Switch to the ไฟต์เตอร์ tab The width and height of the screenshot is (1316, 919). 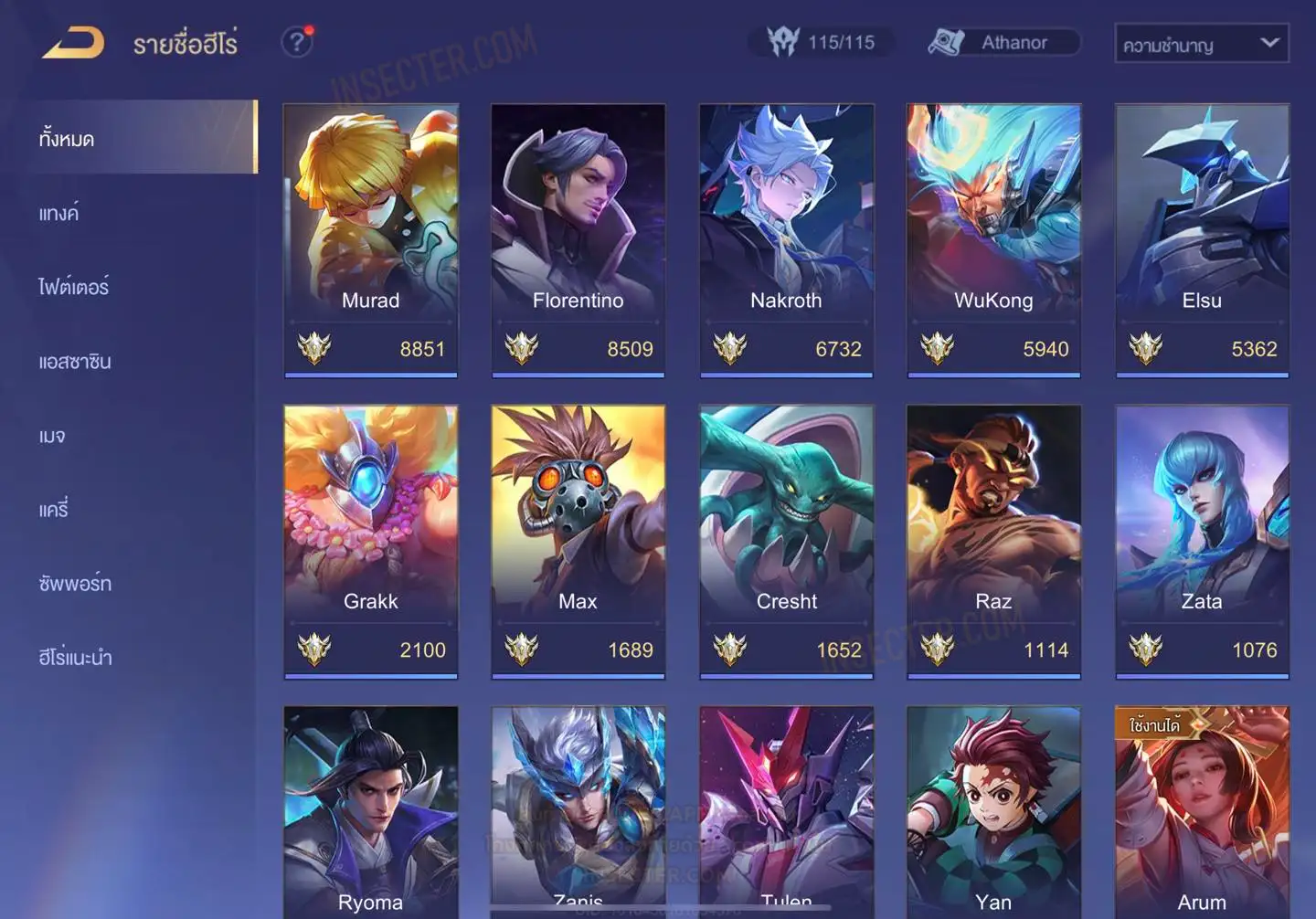tap(74, 287)
